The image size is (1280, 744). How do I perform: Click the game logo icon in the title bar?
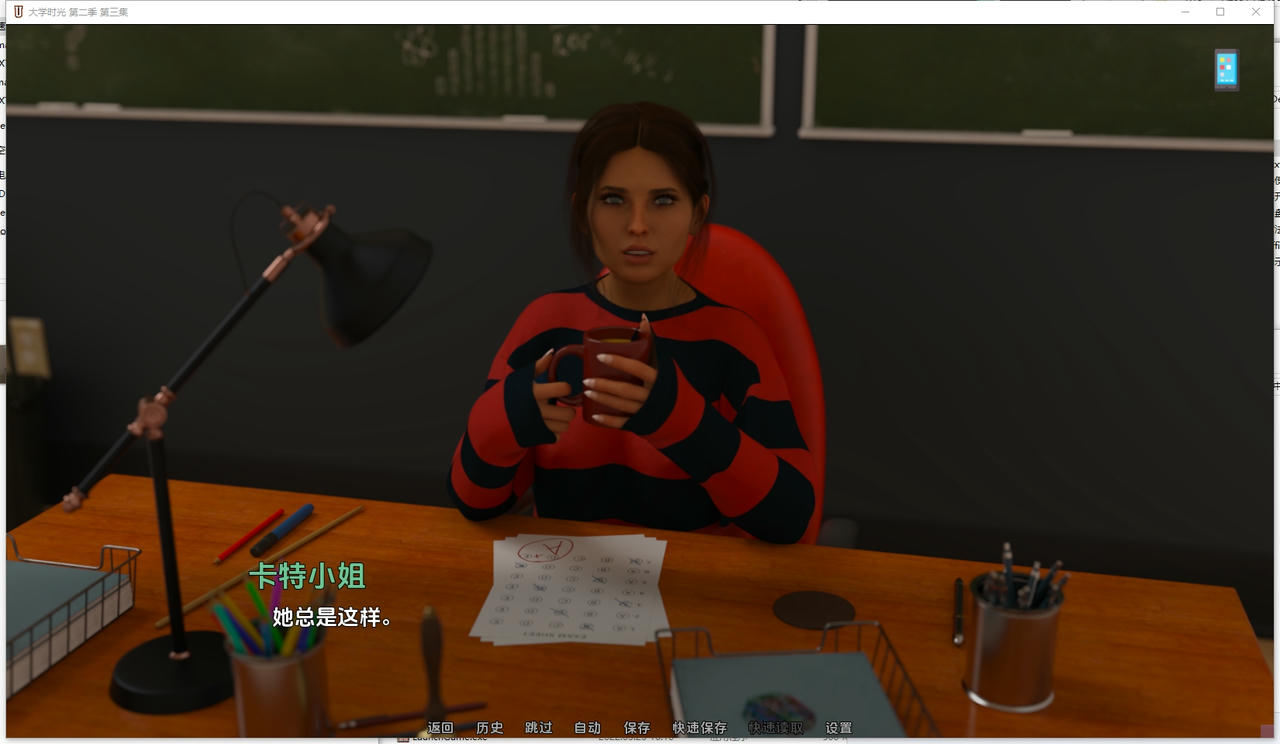16,11
